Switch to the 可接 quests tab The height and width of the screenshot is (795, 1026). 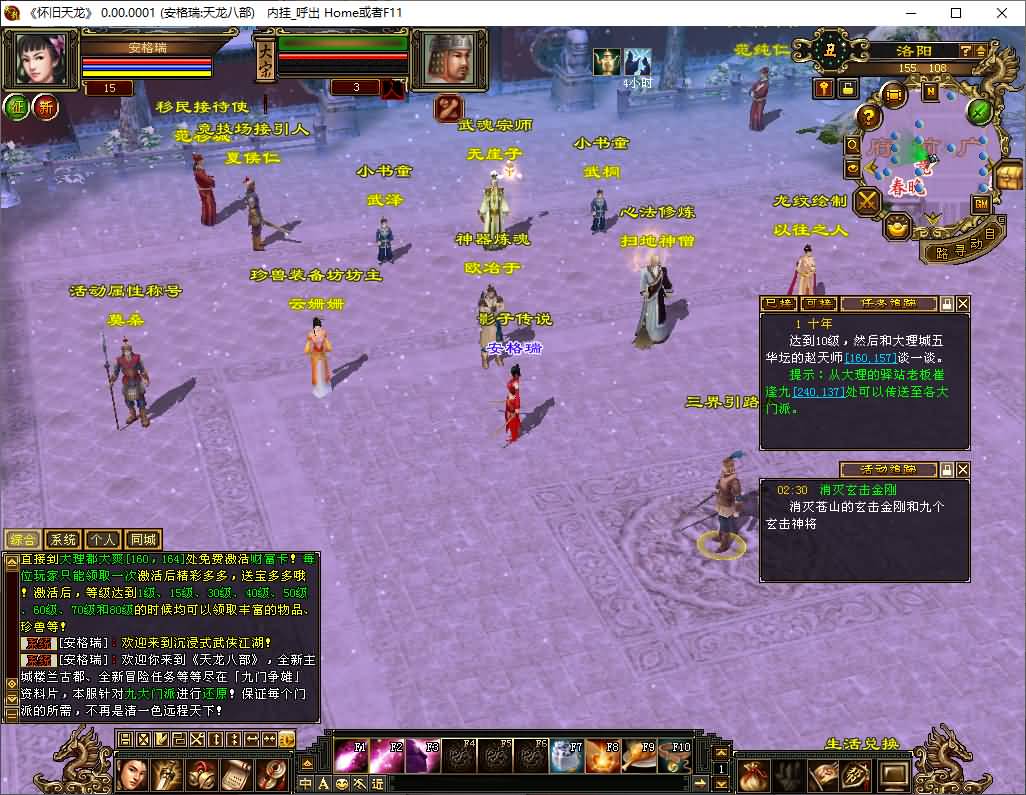tap(818, 303)
